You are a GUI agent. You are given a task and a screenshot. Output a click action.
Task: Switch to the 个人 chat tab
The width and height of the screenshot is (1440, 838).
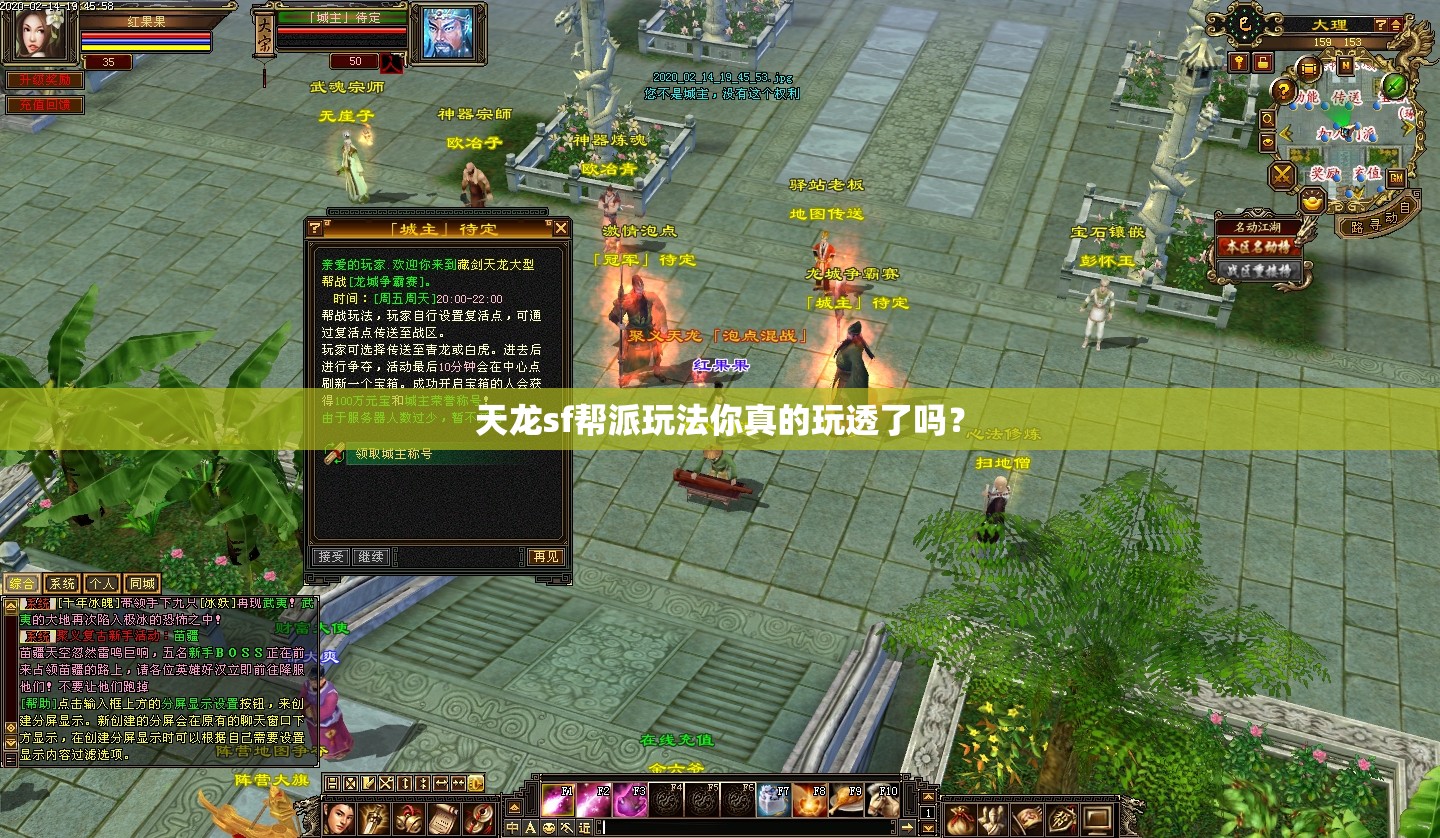(x=102, y=583)
